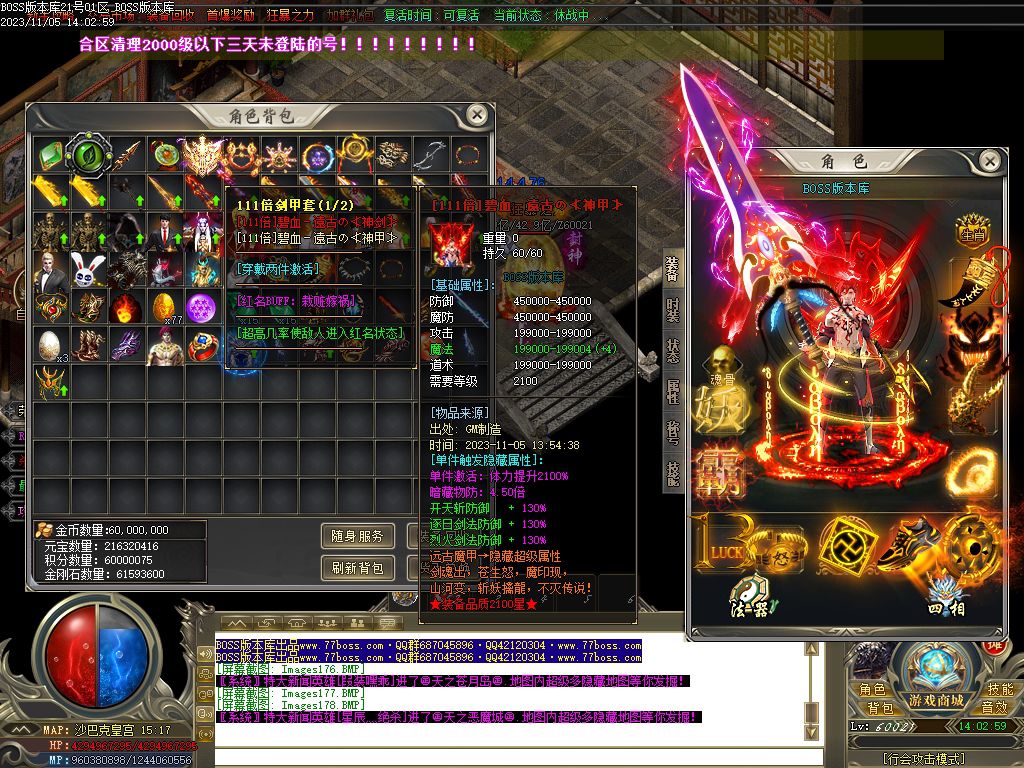Close the 角色背包 inventory window
Image resolution: width=1024 pixels, height=768 pixels.
pos(477,115)
